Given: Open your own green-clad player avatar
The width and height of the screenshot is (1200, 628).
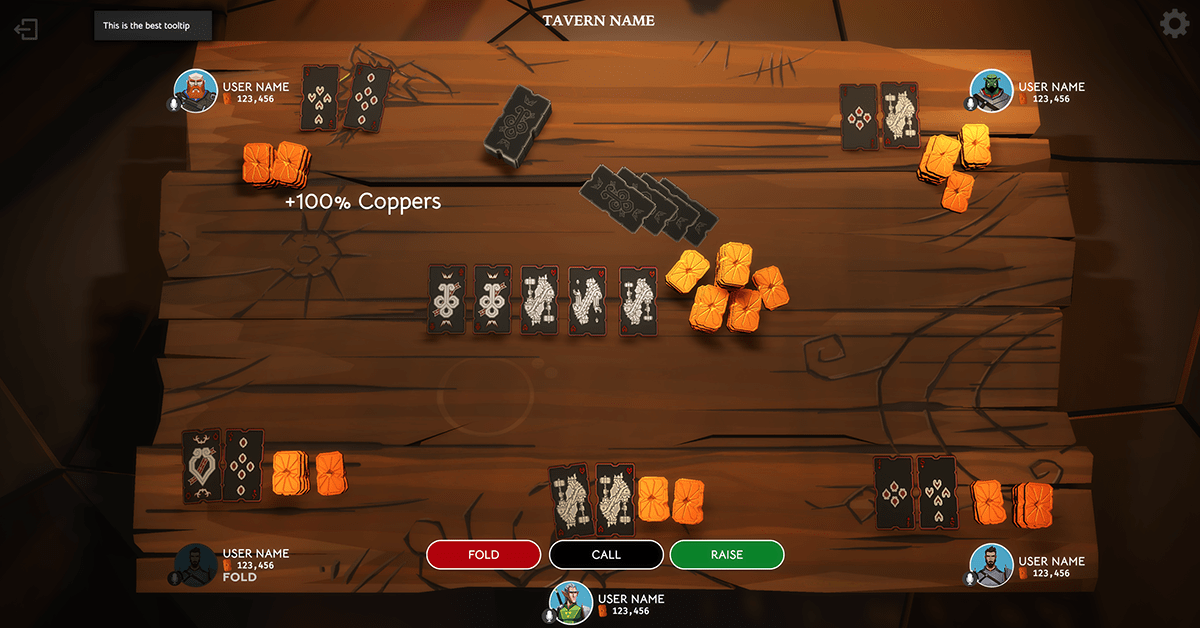Looking at the screenshot, I should (571, 602).
